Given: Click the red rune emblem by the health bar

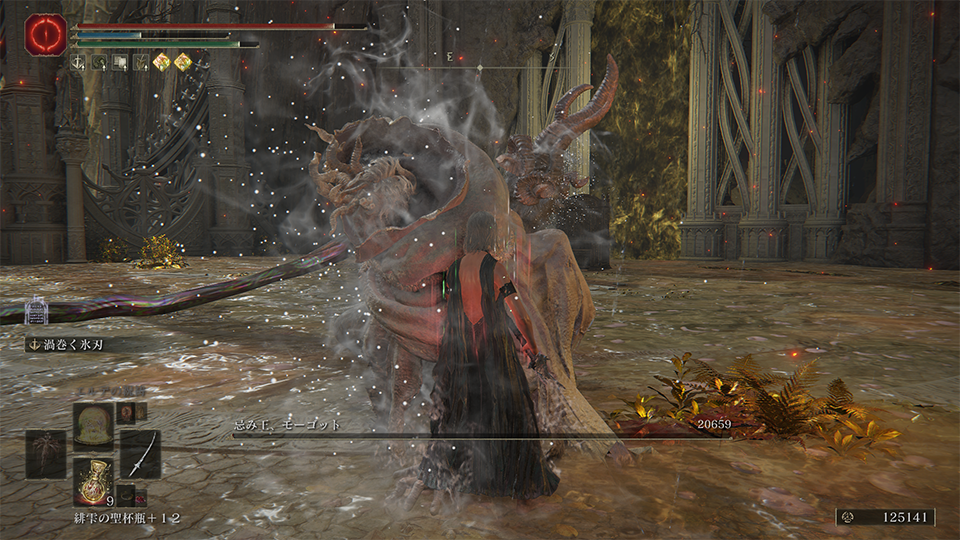Looking at the screenshot, I should tap(46, 34).
